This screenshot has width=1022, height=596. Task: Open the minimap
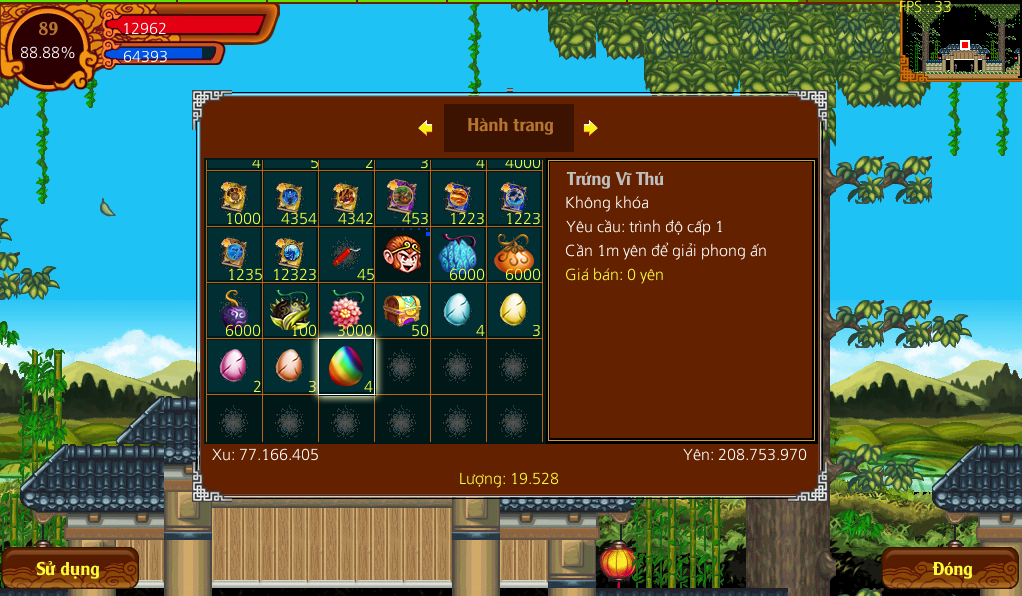pos(960,43)
